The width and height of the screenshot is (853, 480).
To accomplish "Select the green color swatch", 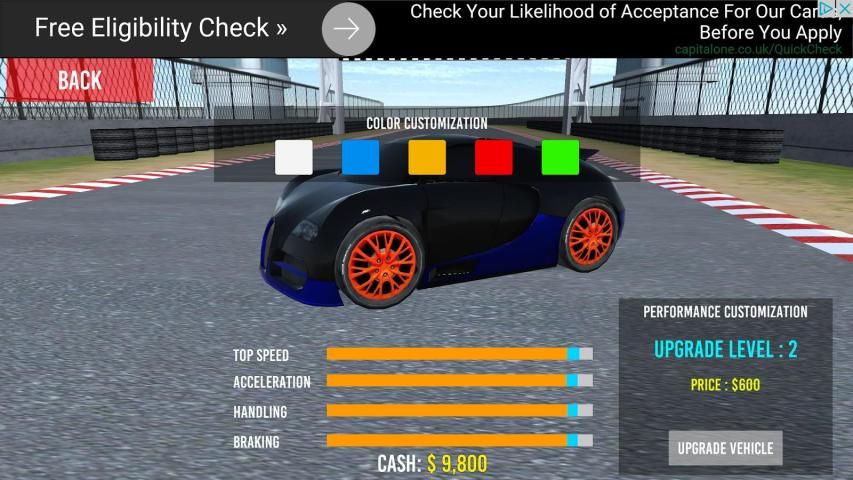I will point(560,158).
